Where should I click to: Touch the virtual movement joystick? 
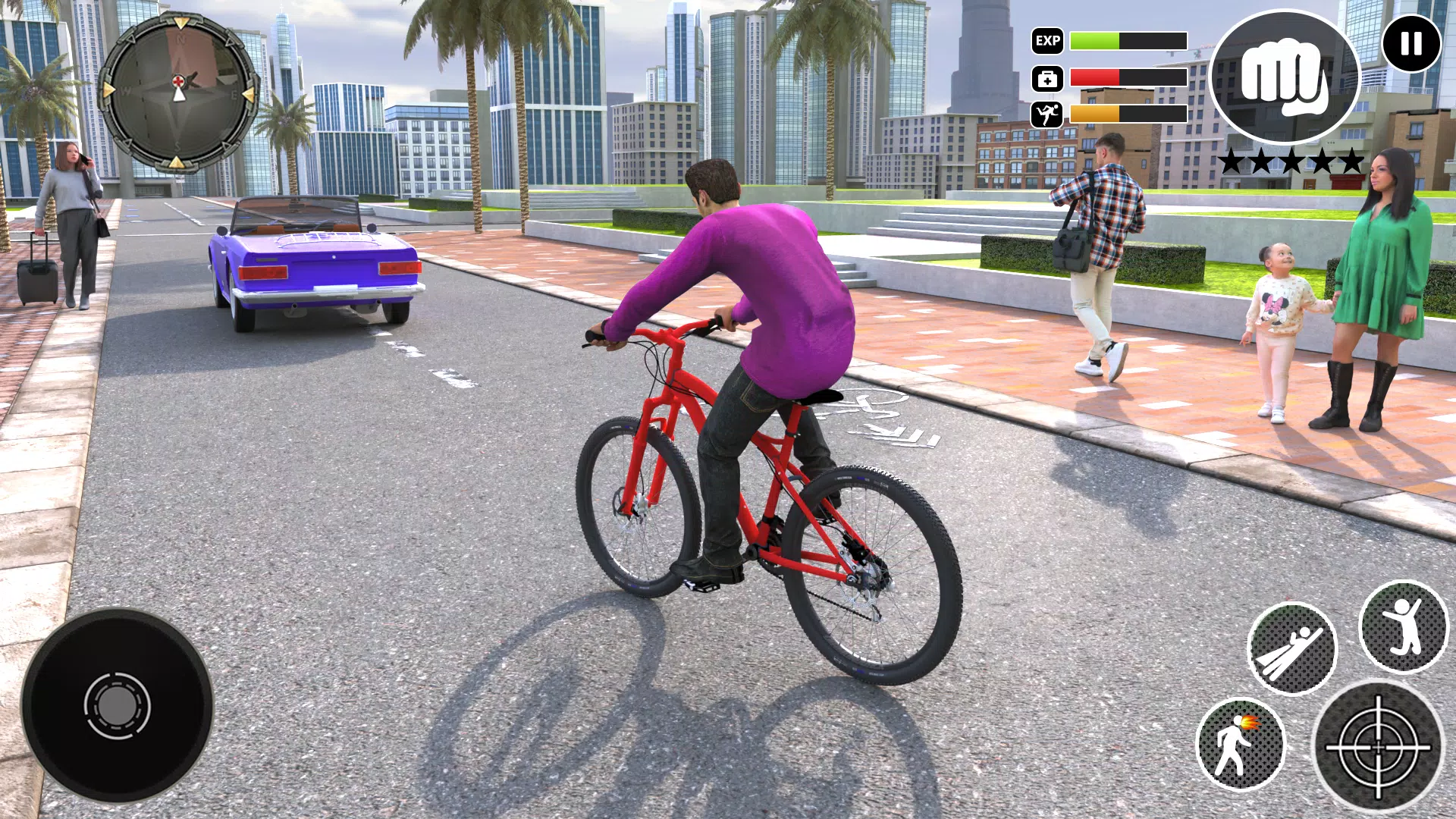tap(117, 705)
